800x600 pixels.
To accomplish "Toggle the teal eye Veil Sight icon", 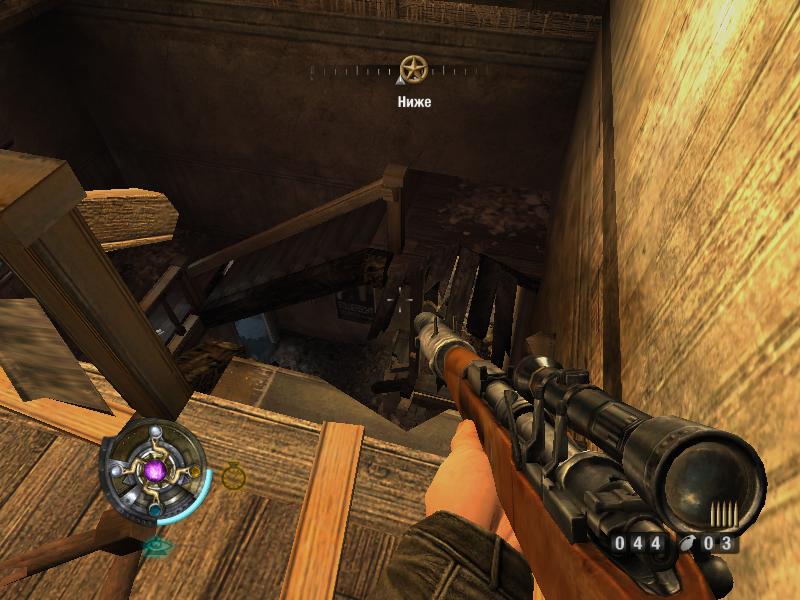I will pyautogui.click(x=155, y=546).
